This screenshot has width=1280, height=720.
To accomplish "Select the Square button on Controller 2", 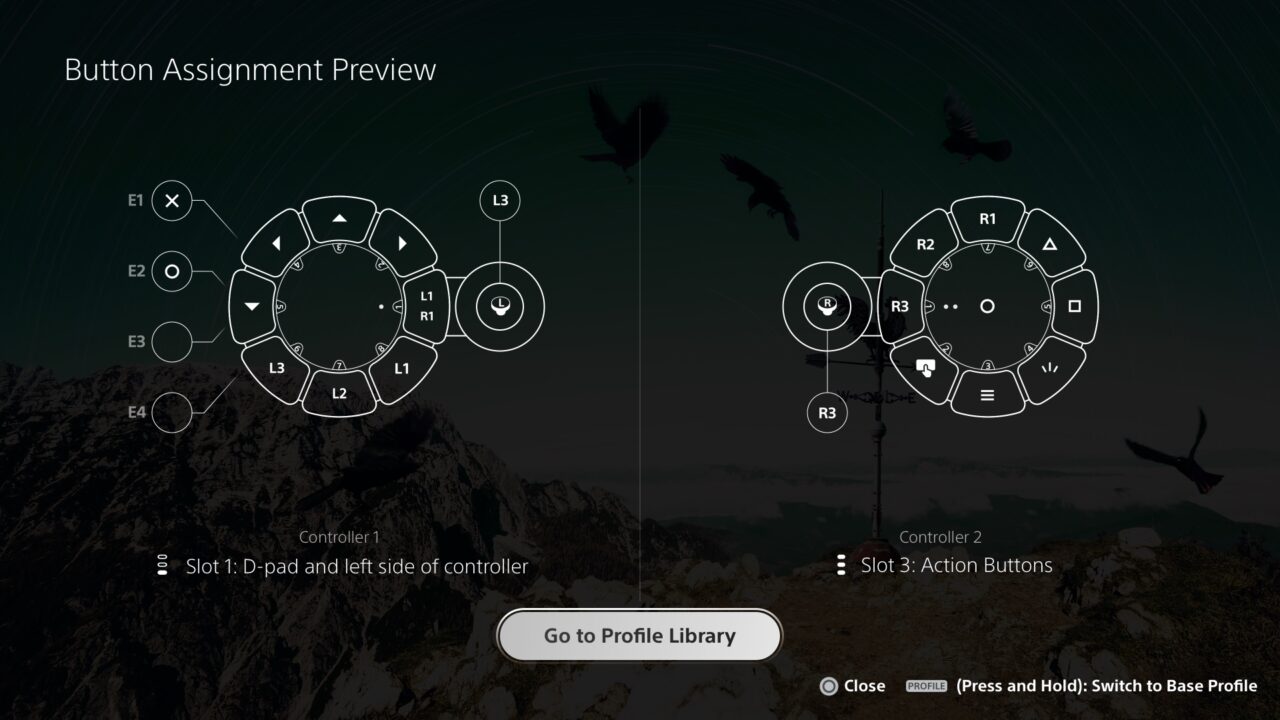I will (1073, 305).
